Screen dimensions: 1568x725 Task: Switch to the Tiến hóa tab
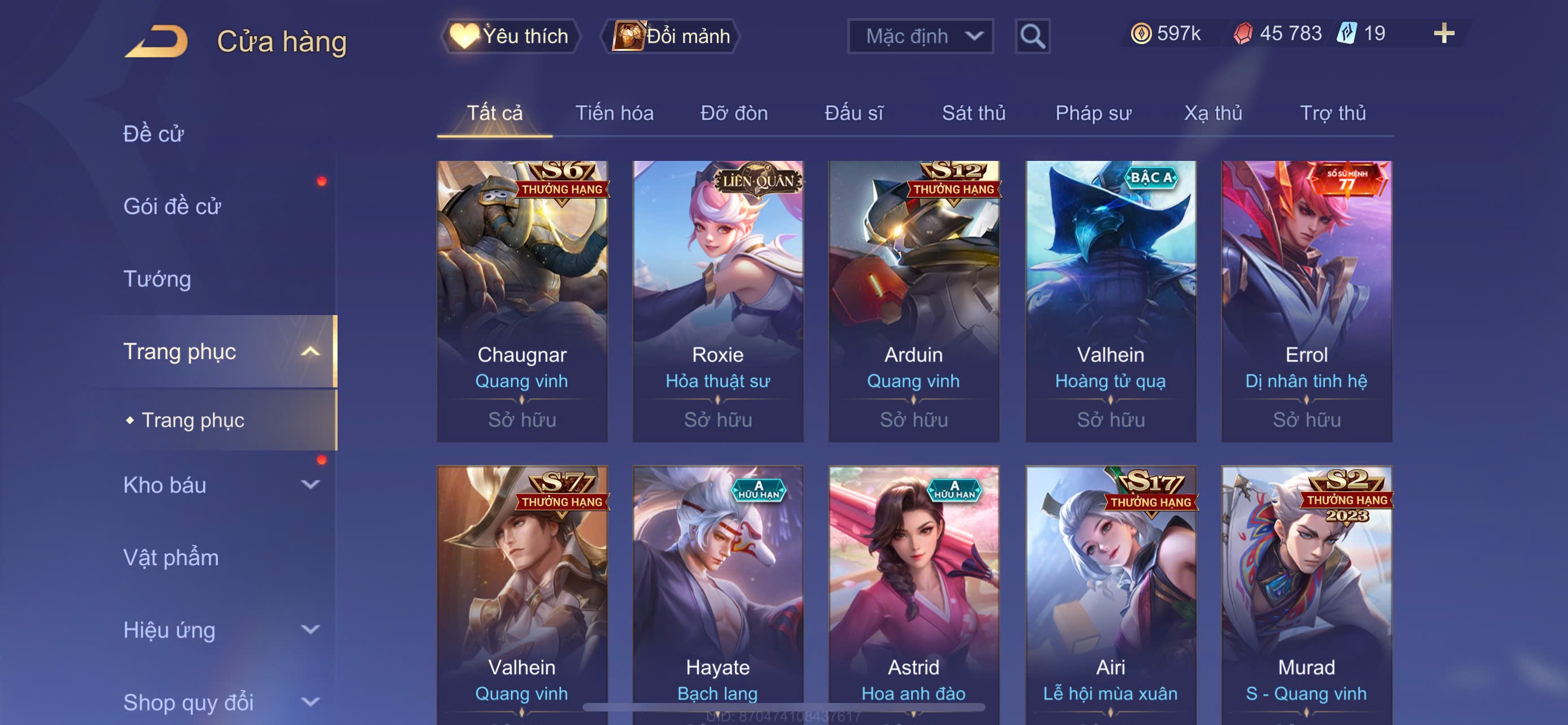coord(614,113)
